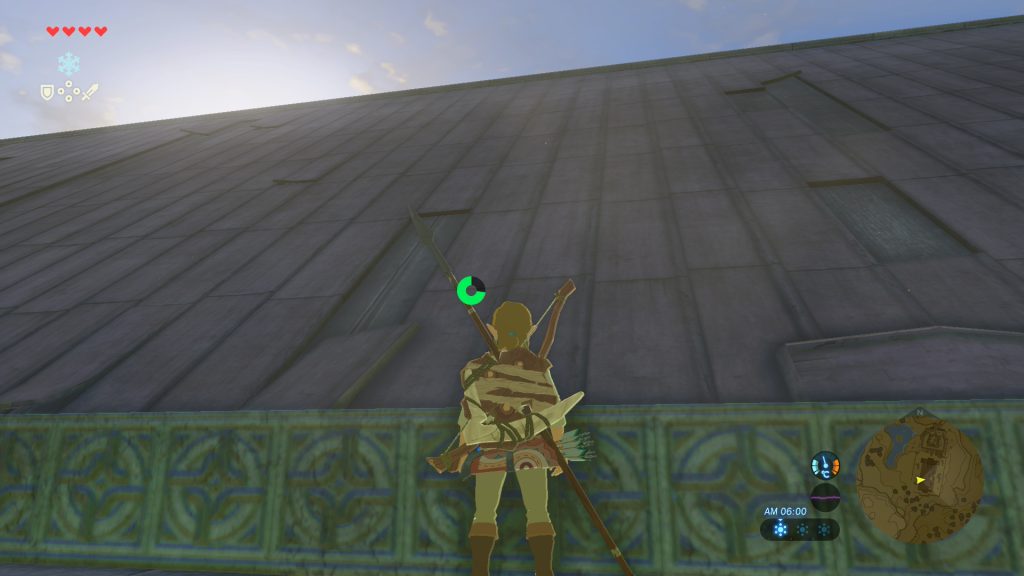
Task: Open the circular minimap
Action: coord(920,480)
